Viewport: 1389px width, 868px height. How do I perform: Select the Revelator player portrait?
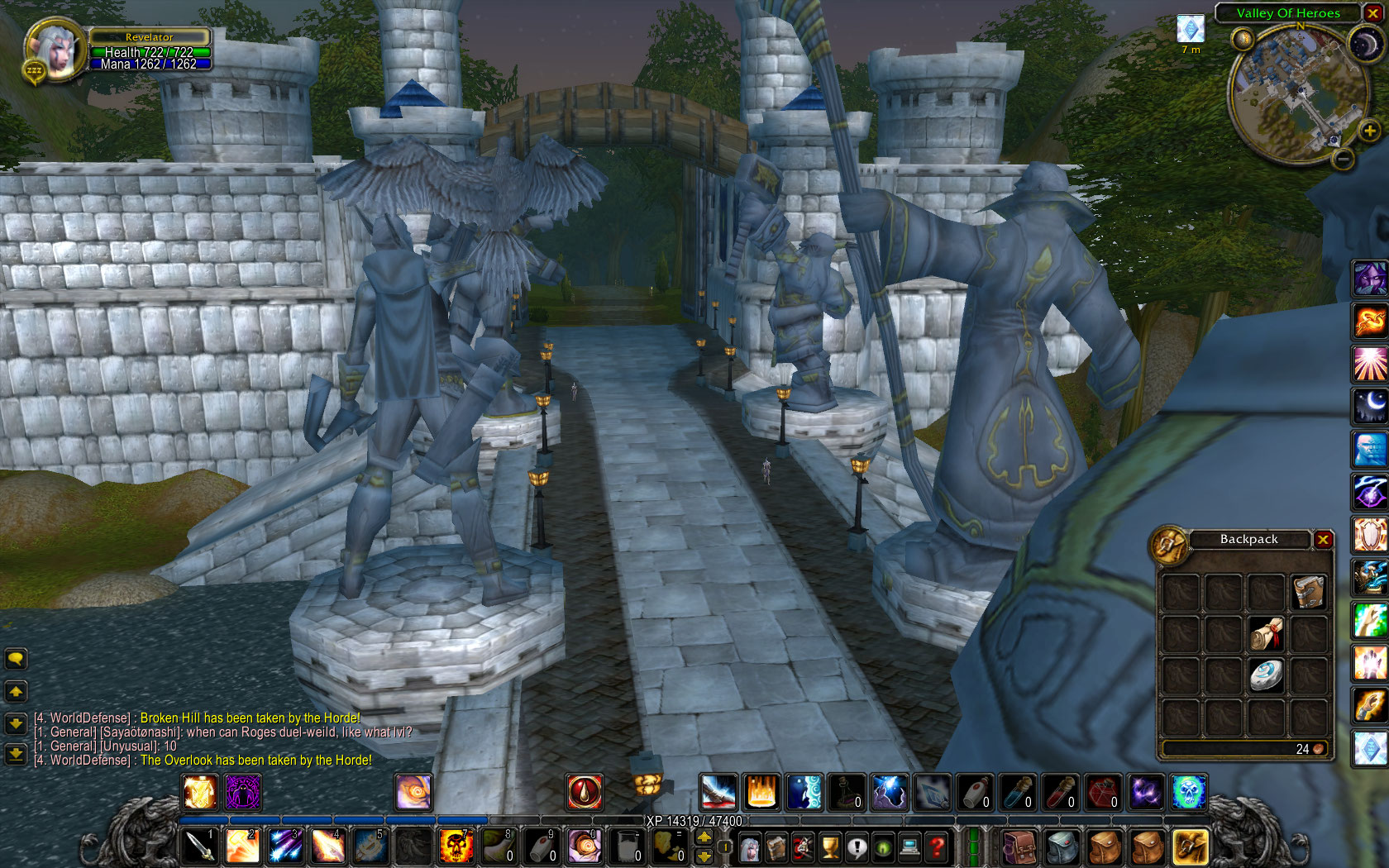[x=53, y=50]
